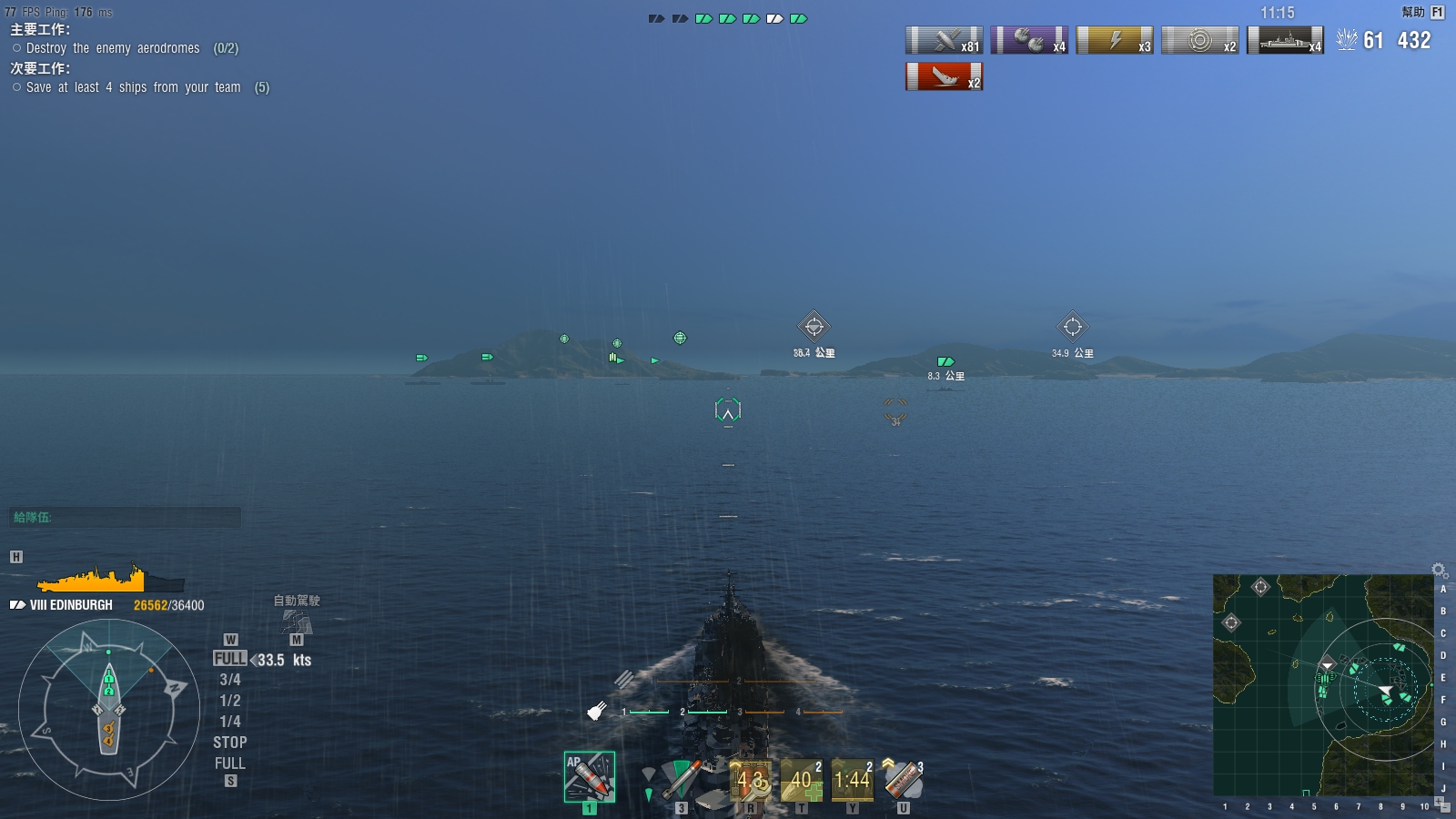Activate the Damage Control Party consumable

[750, 780]
